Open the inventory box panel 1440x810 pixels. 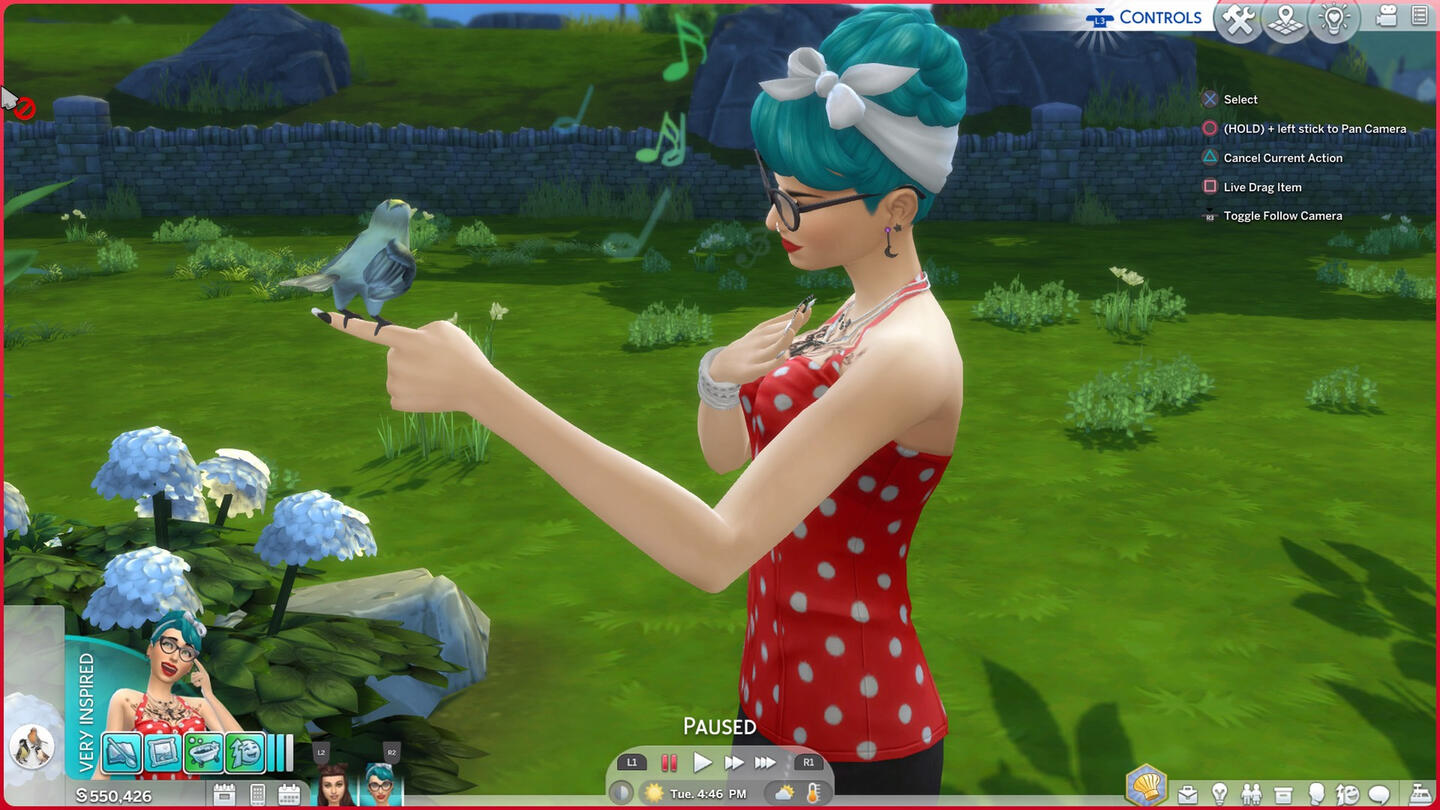pos(1283,795)
